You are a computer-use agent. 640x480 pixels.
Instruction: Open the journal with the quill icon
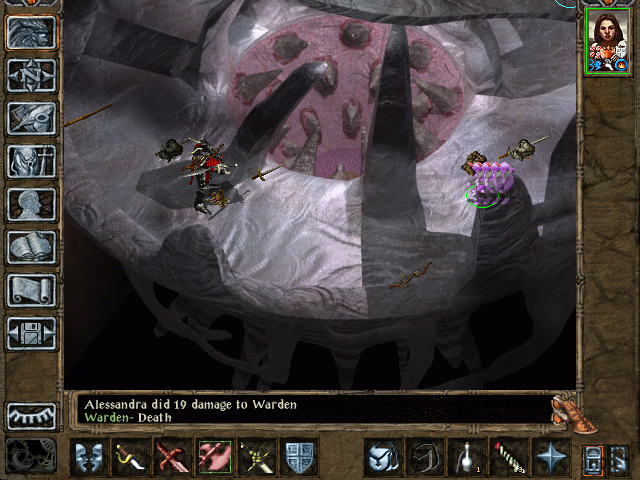pyautogui.click(x=32, y=118)
